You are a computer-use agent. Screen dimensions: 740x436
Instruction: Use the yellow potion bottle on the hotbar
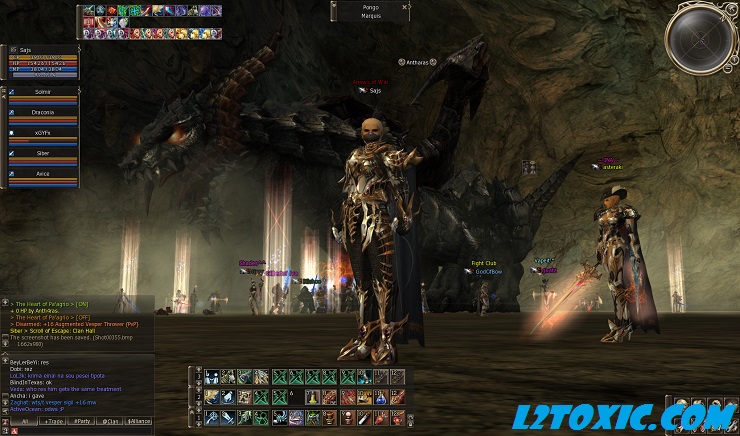(x=311, y=397)
